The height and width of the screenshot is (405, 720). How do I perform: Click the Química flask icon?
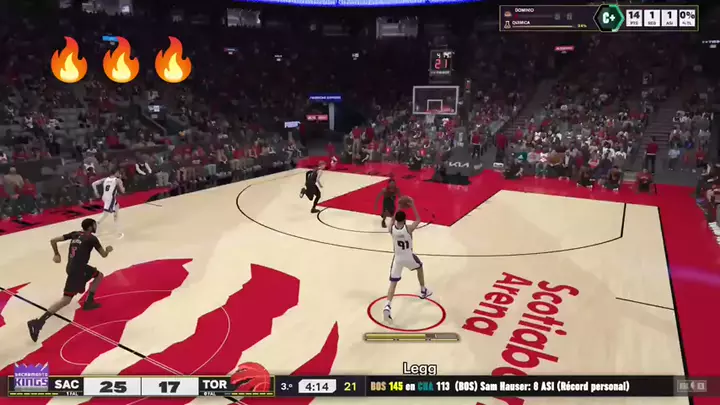pos(507,24)
